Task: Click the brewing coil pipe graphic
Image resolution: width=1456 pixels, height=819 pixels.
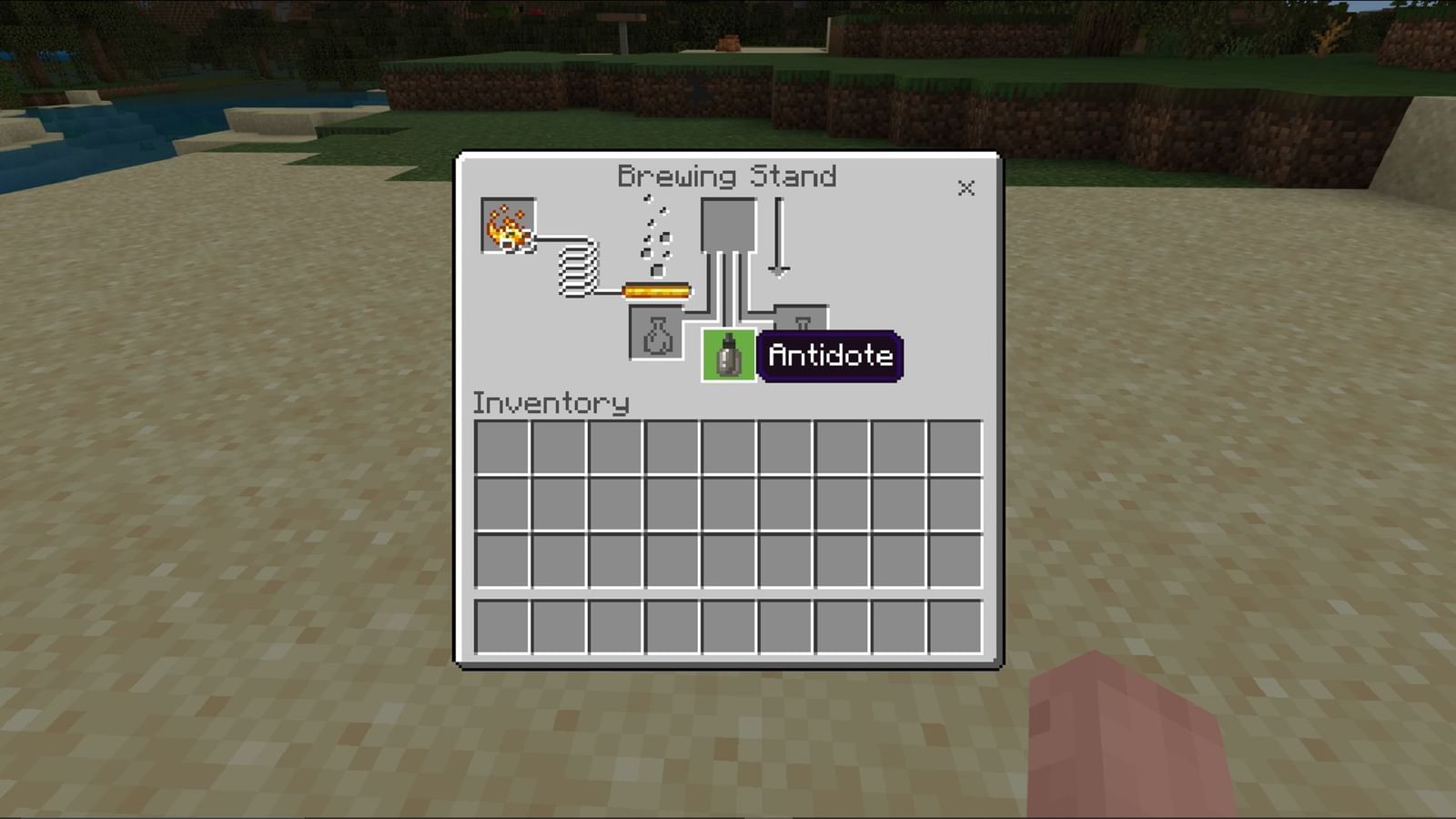Action: [576, 268]
